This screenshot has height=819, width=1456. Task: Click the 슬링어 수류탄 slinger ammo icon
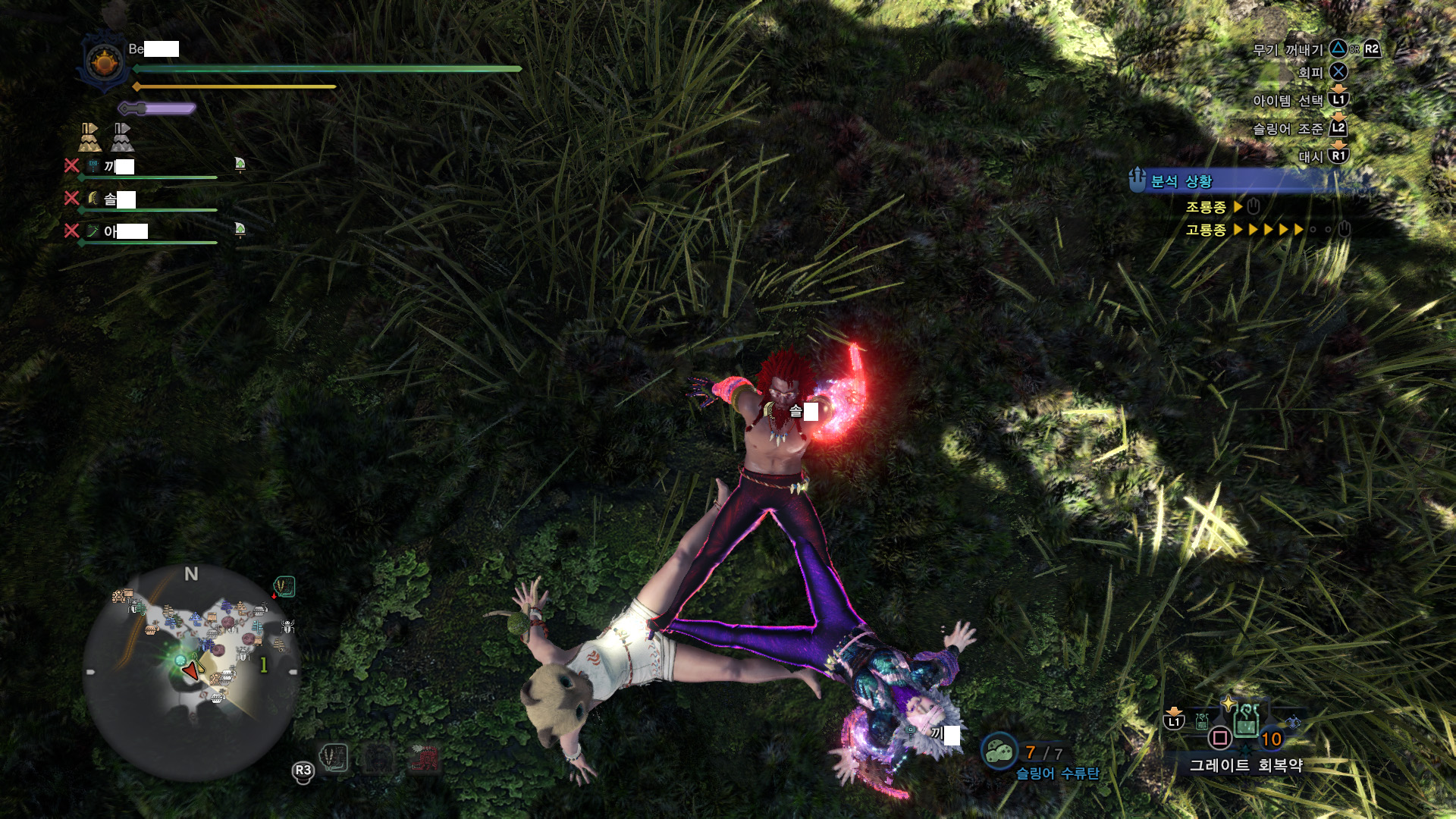[x=999, y=751]
